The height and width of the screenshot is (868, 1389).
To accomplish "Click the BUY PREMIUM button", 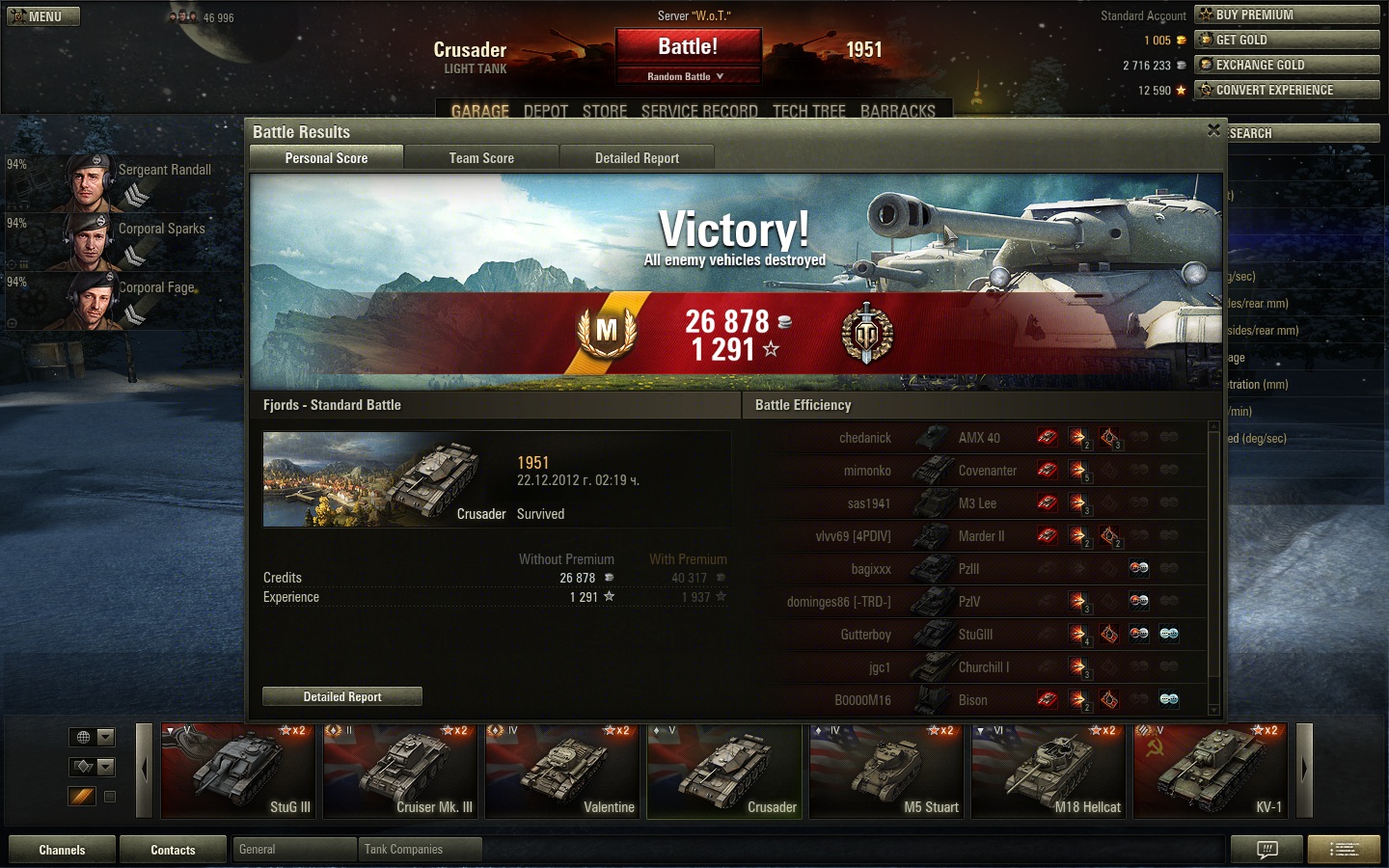I will click(1287, 14).
